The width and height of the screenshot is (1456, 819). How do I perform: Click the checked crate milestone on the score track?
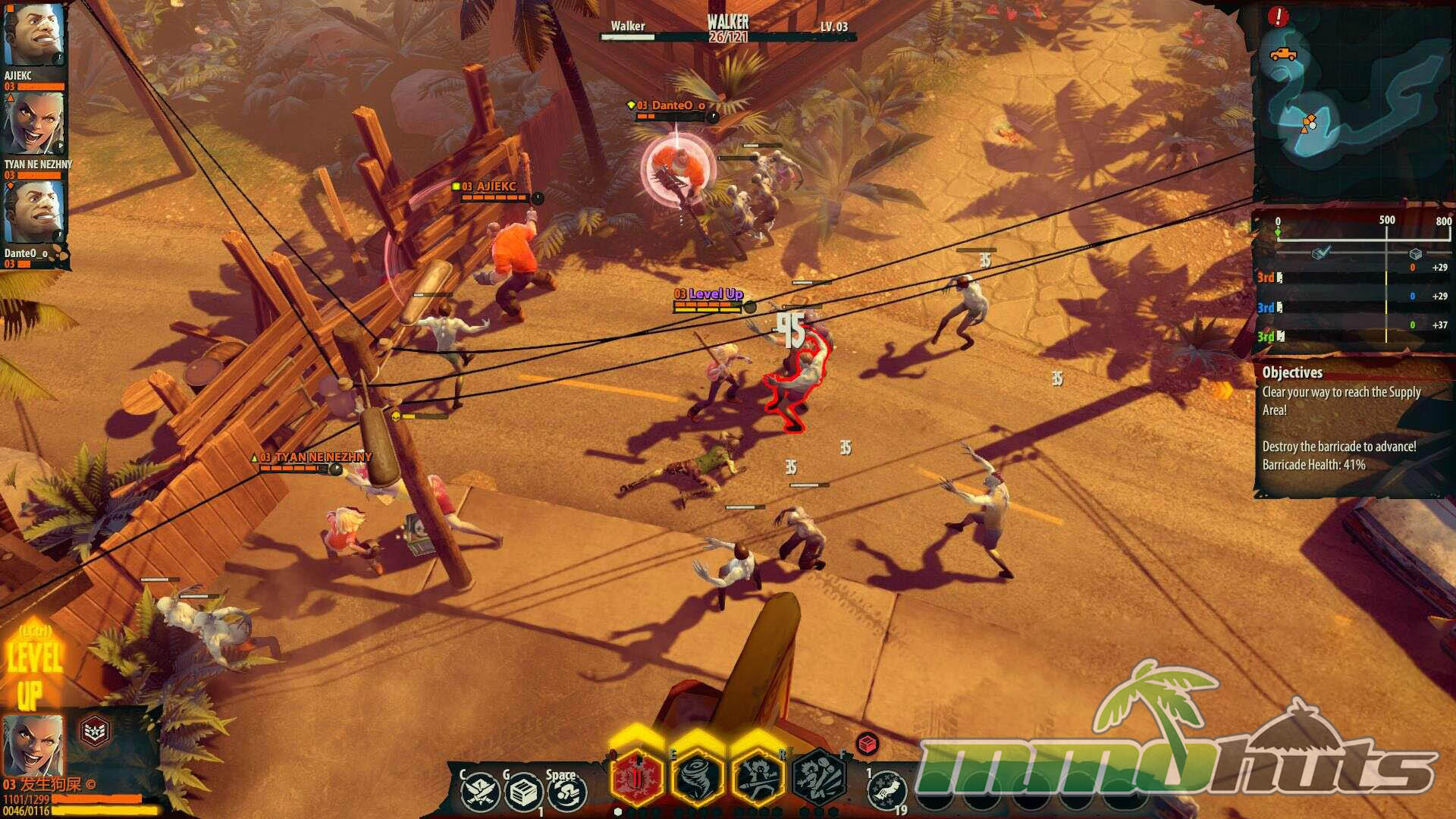1320,254
